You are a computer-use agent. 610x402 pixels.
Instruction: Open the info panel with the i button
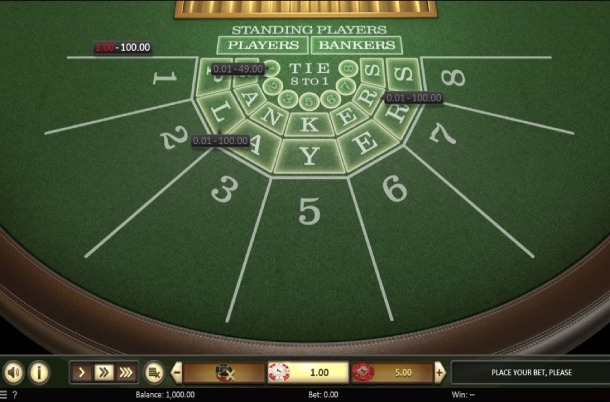(40, 373)
